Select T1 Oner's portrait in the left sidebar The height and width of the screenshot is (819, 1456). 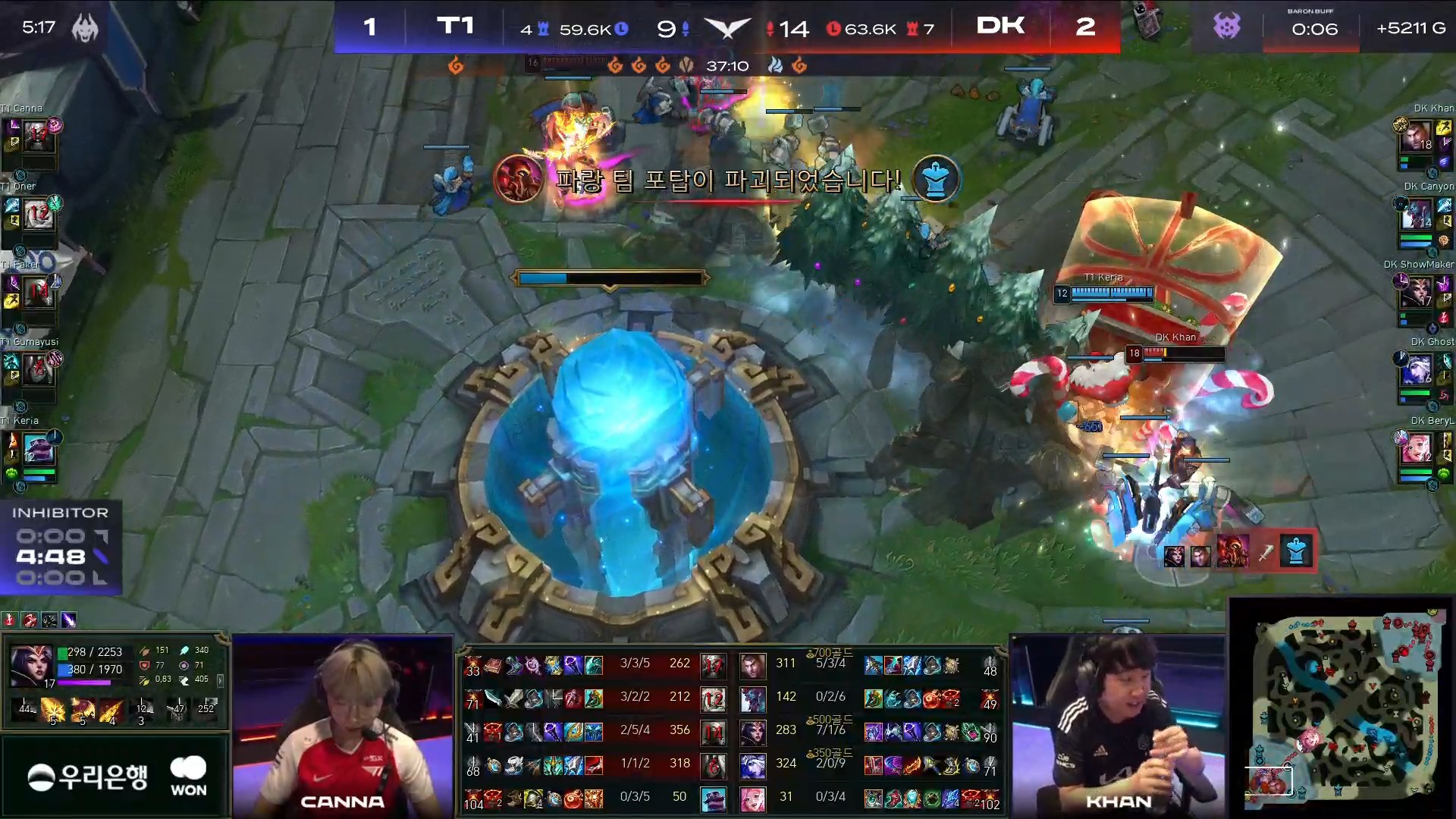pos(37,215)
